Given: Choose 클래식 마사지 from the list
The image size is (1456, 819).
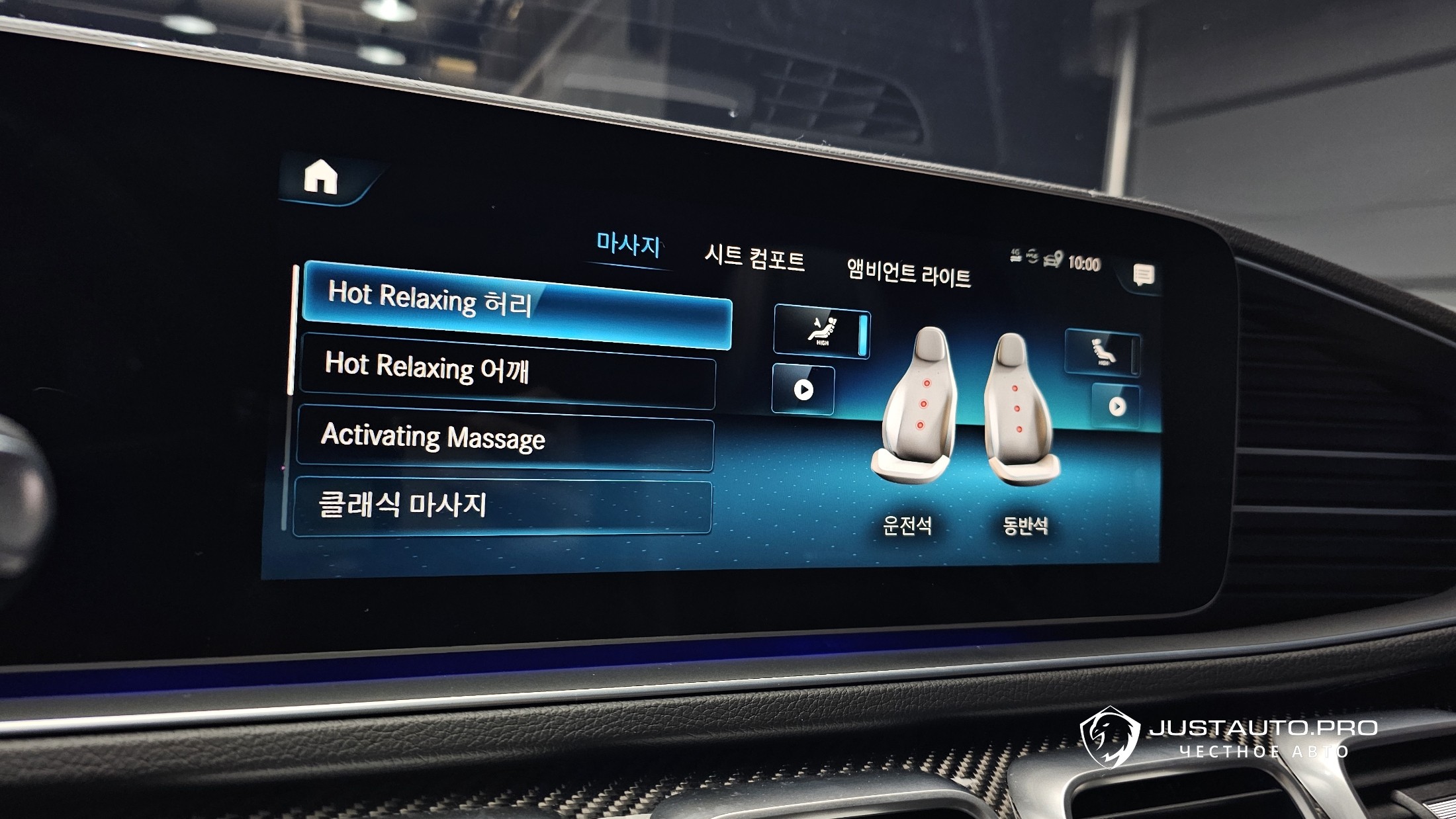Looking at the screenshot, I should (502, 505).
